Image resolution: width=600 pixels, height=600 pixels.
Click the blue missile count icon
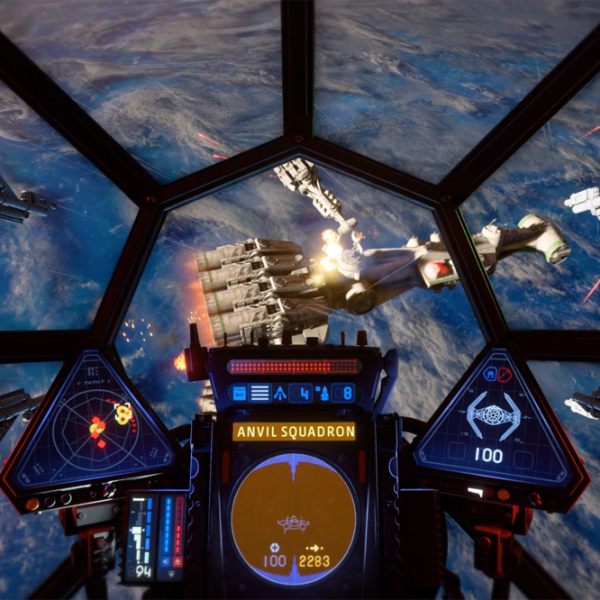coord(278,392)
